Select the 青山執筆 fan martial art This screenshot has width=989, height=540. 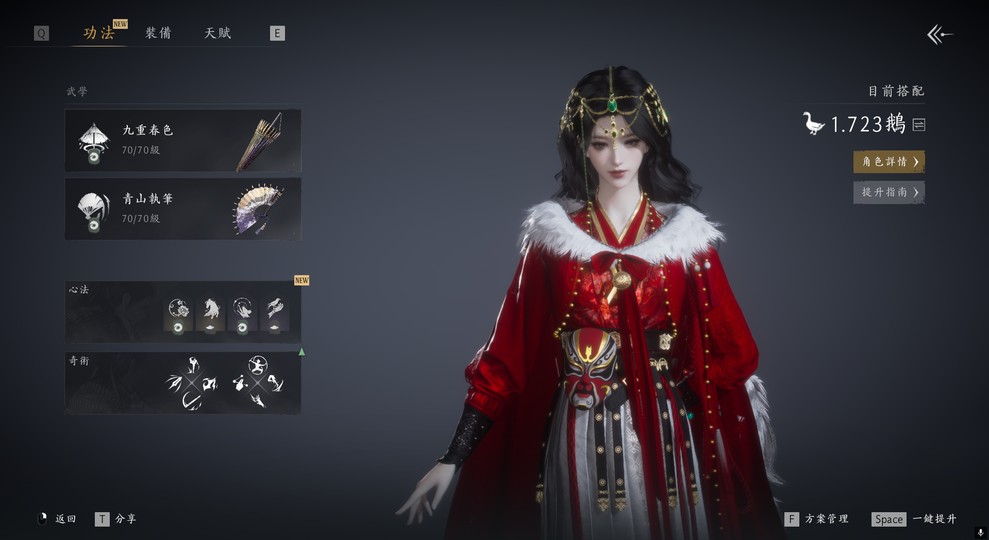coord(183,208)
